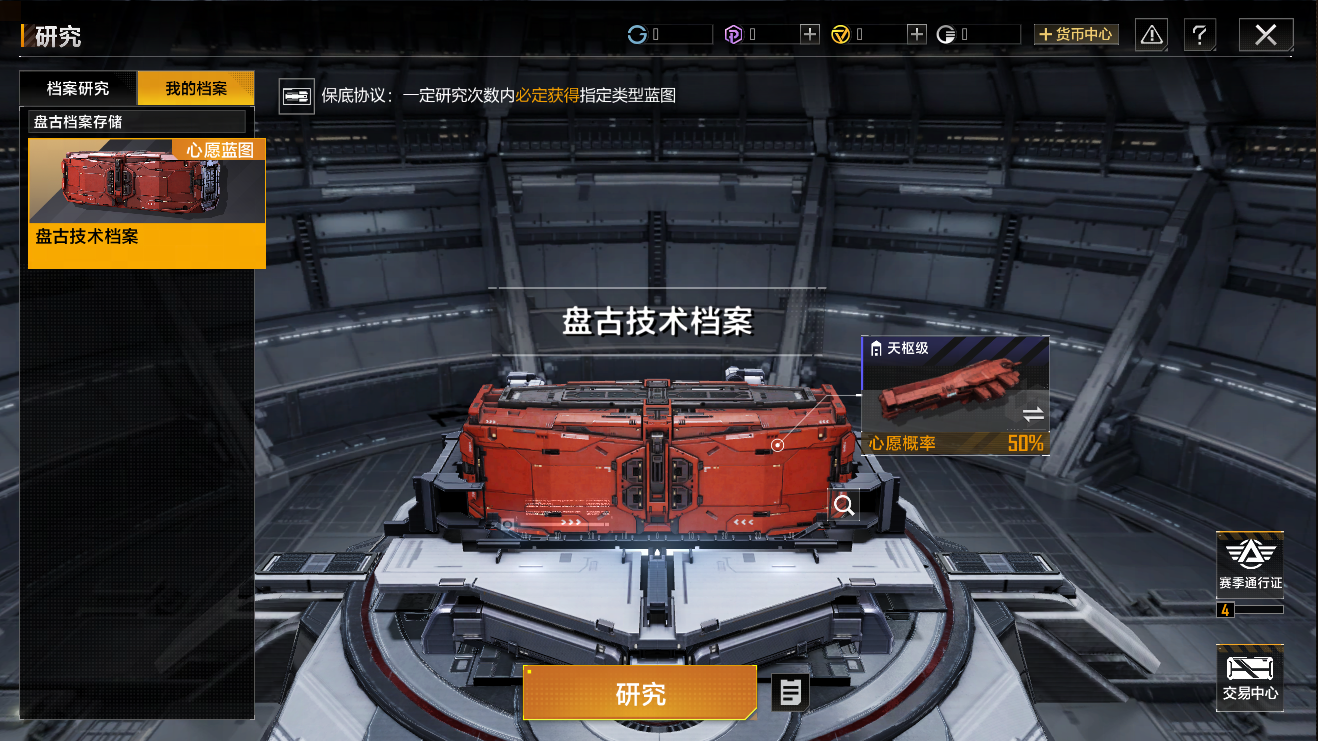Open the warning triangle notice button
1318x741 pixels.
1152,35
